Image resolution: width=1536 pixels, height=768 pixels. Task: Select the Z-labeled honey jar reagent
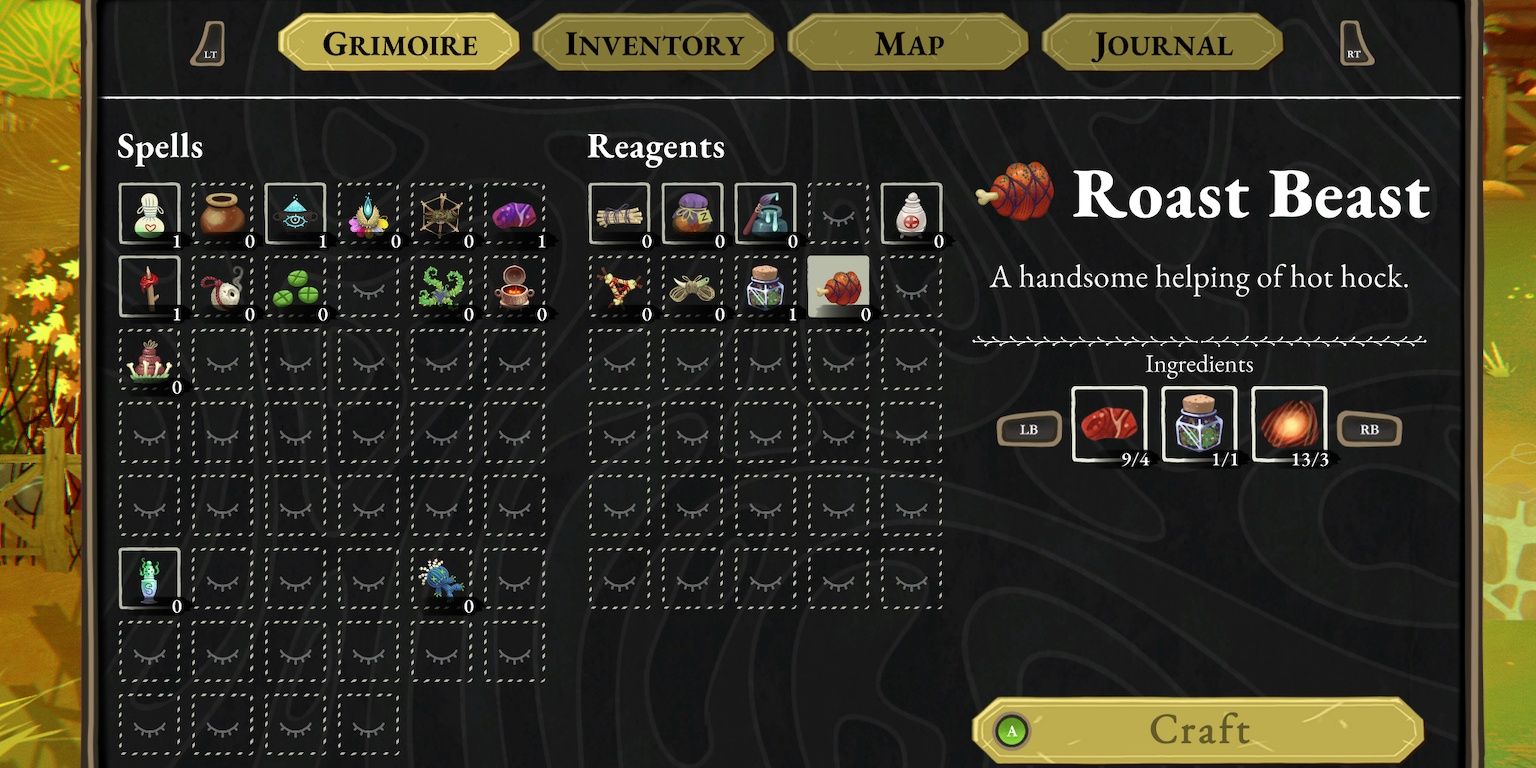pos(692,211)
